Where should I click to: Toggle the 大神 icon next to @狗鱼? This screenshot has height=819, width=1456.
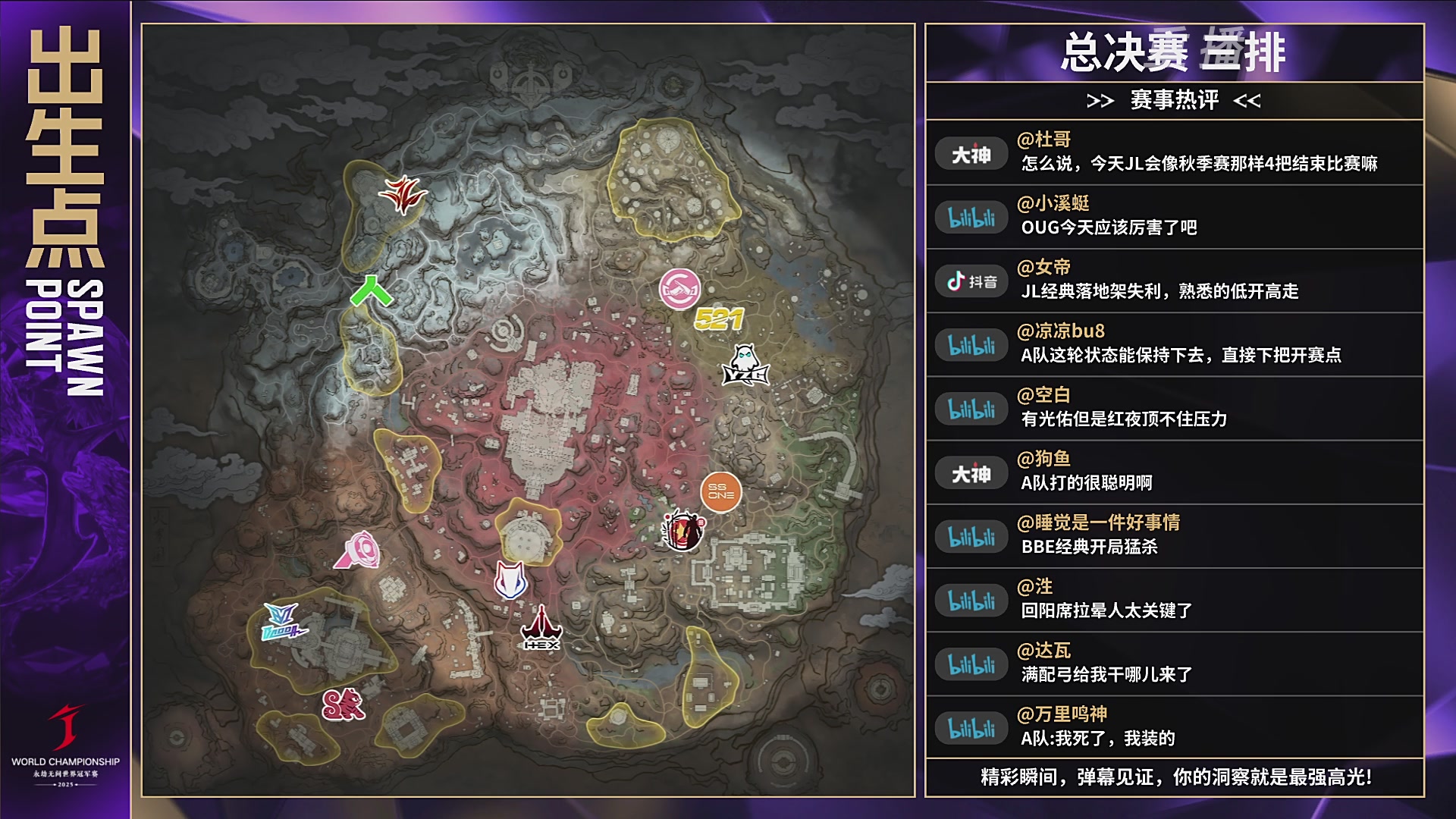[971, 473]
